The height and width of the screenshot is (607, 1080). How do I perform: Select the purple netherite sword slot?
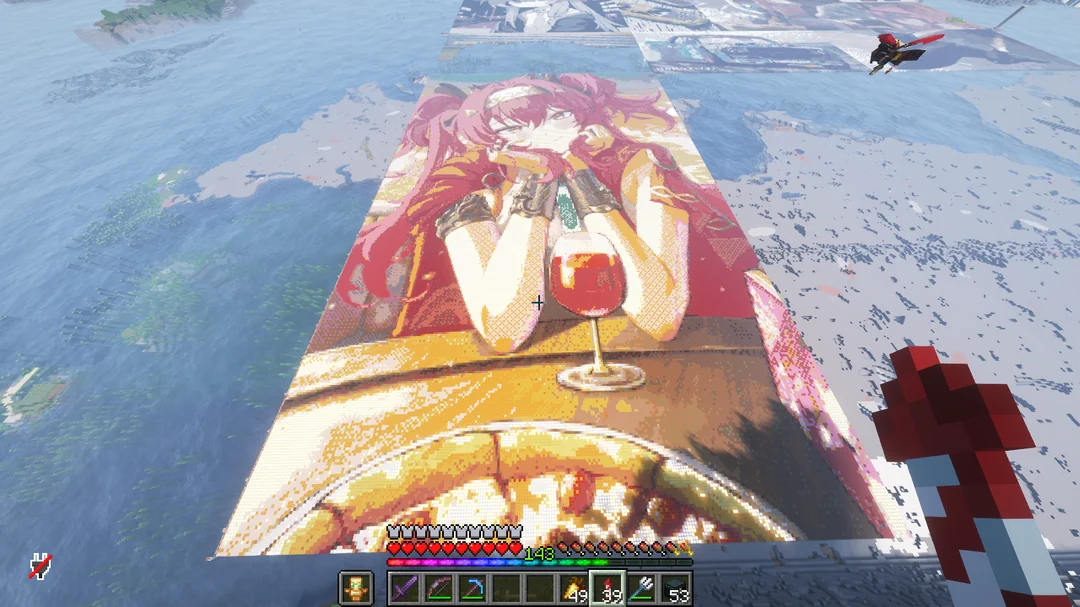point(404,588)
